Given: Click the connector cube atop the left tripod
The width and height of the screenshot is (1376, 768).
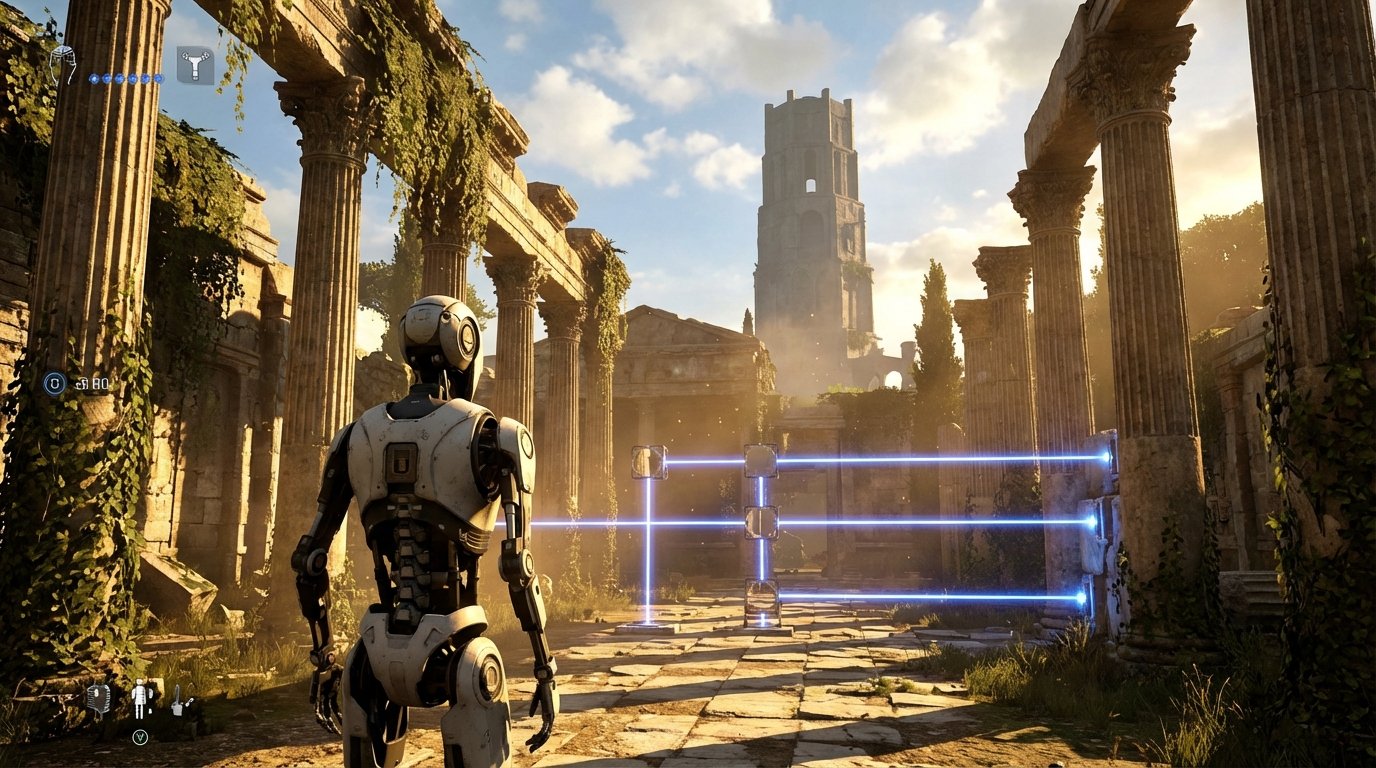Looking at the screenshot, I should [648, 463].
